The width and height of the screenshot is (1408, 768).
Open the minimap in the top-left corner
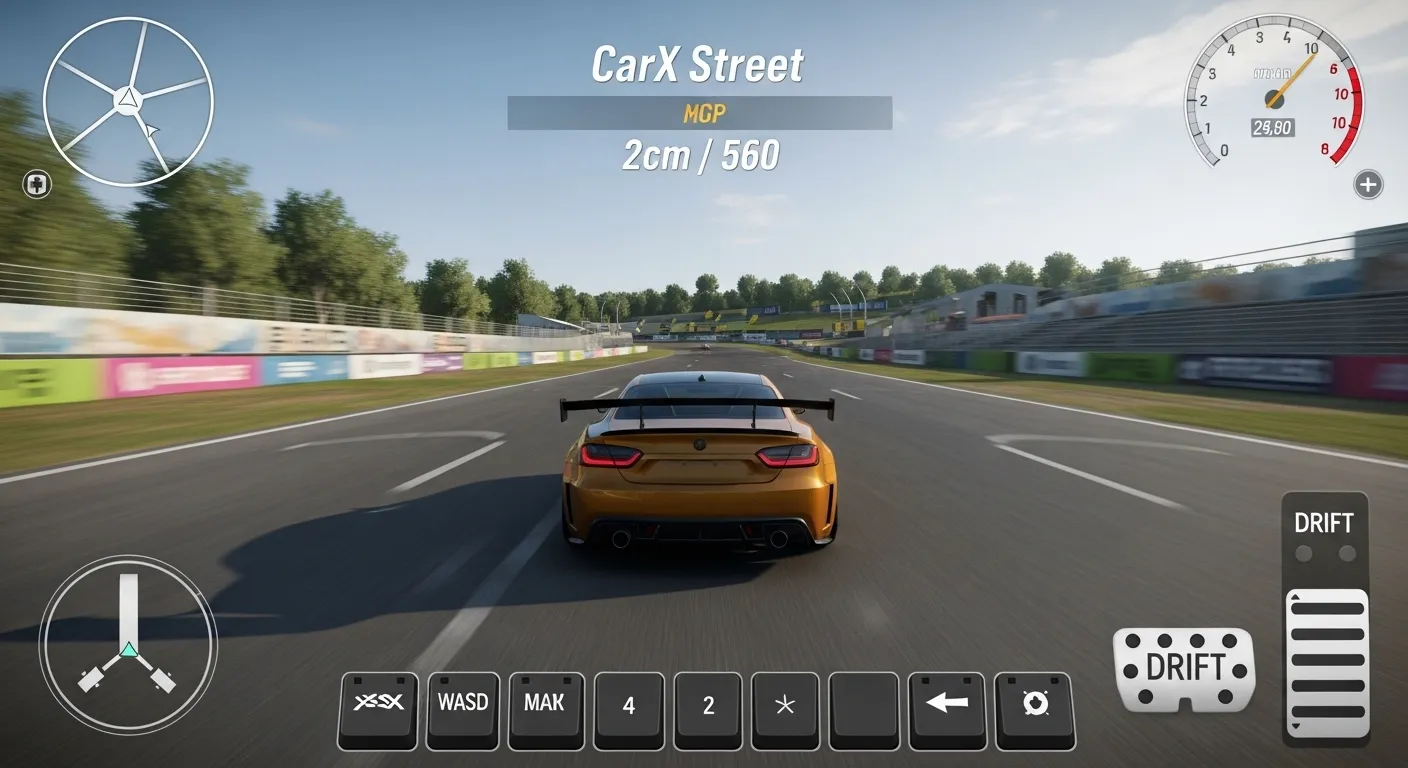[128, 100]
